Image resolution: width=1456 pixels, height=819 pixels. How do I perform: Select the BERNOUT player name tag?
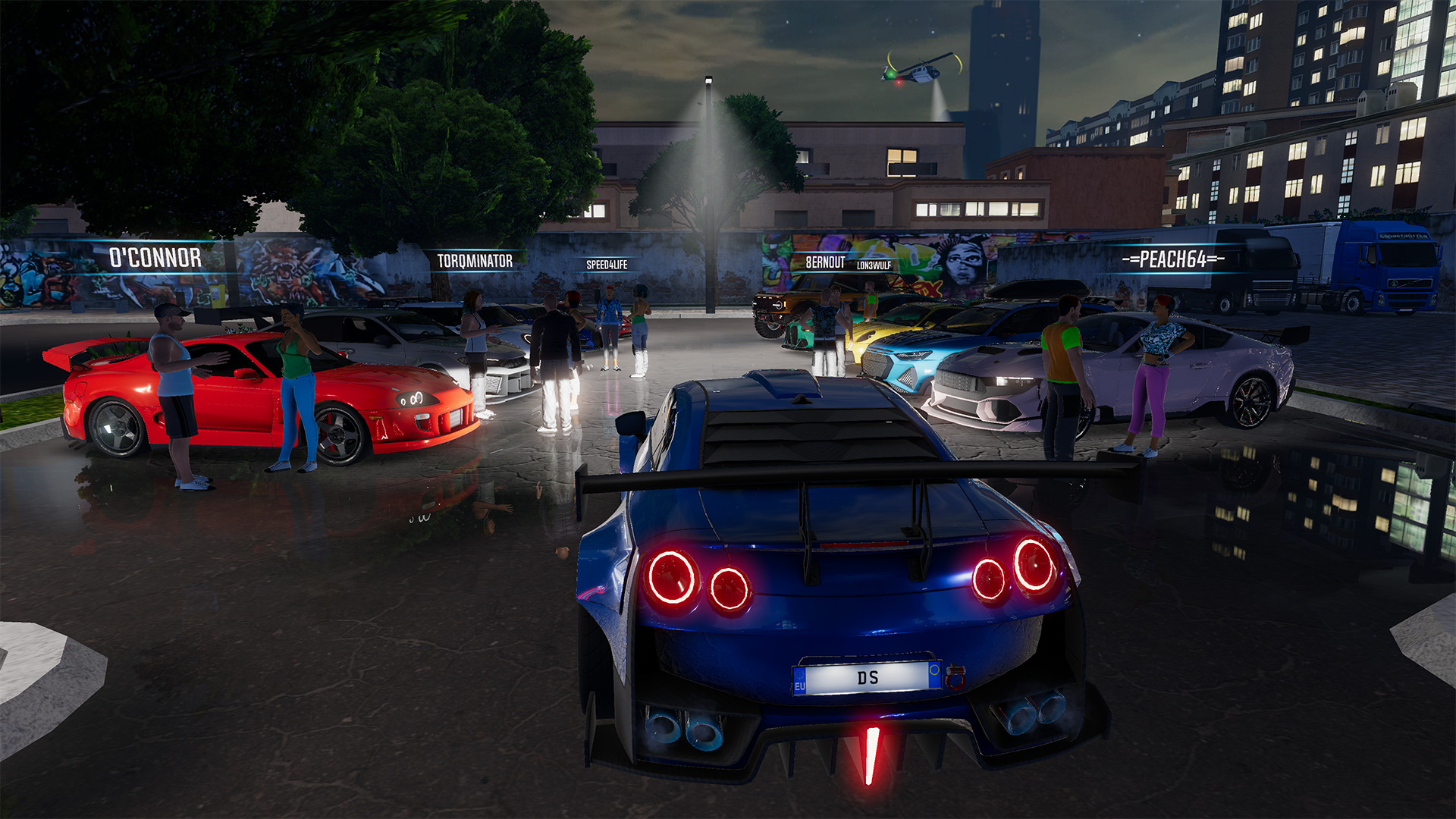[x=824, y=262]
